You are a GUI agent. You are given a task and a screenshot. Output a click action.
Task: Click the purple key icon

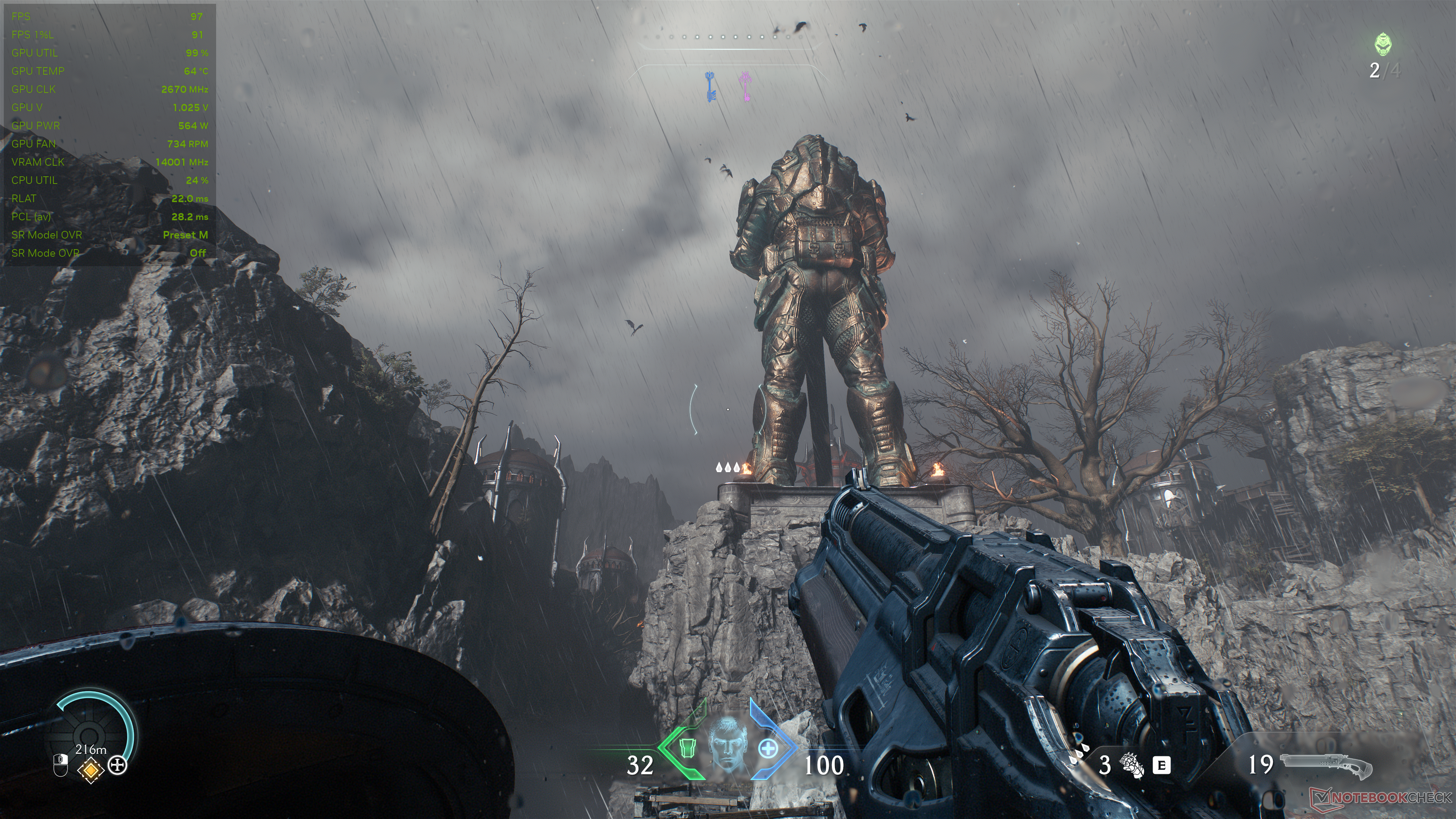pyautogui.click(x=745, y=87)
